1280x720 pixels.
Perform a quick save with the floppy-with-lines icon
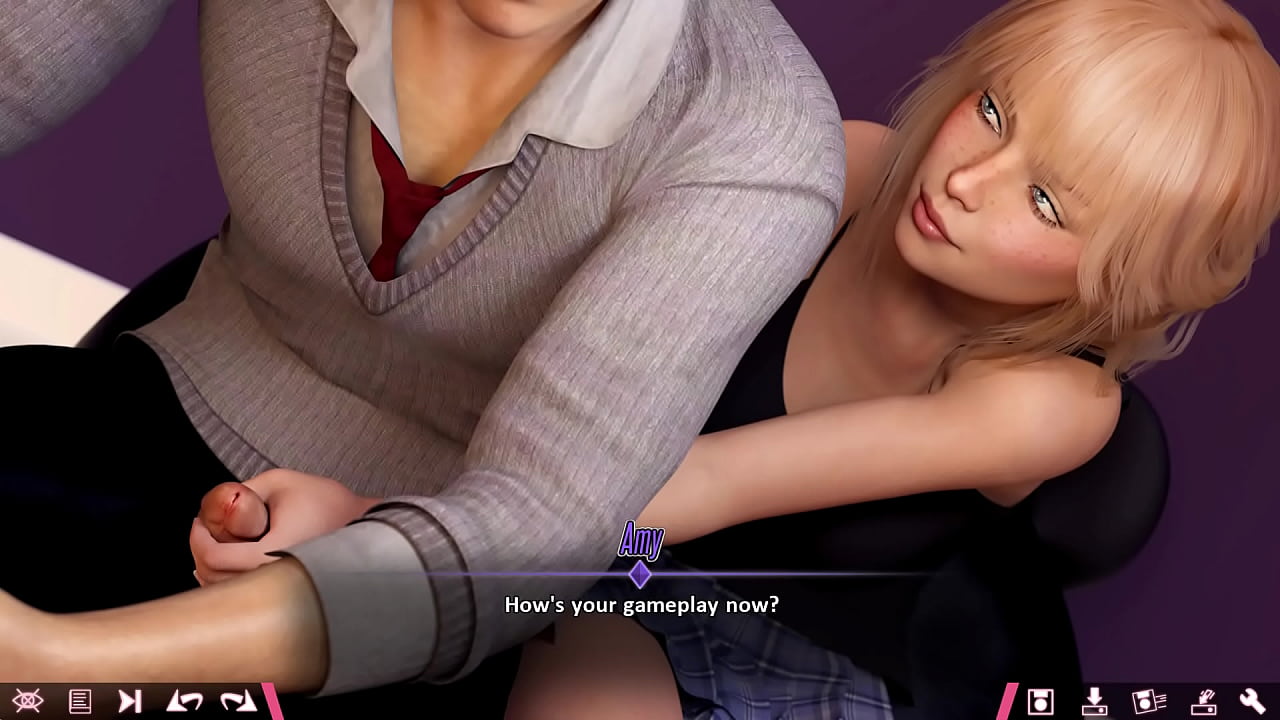point(1152,702)
